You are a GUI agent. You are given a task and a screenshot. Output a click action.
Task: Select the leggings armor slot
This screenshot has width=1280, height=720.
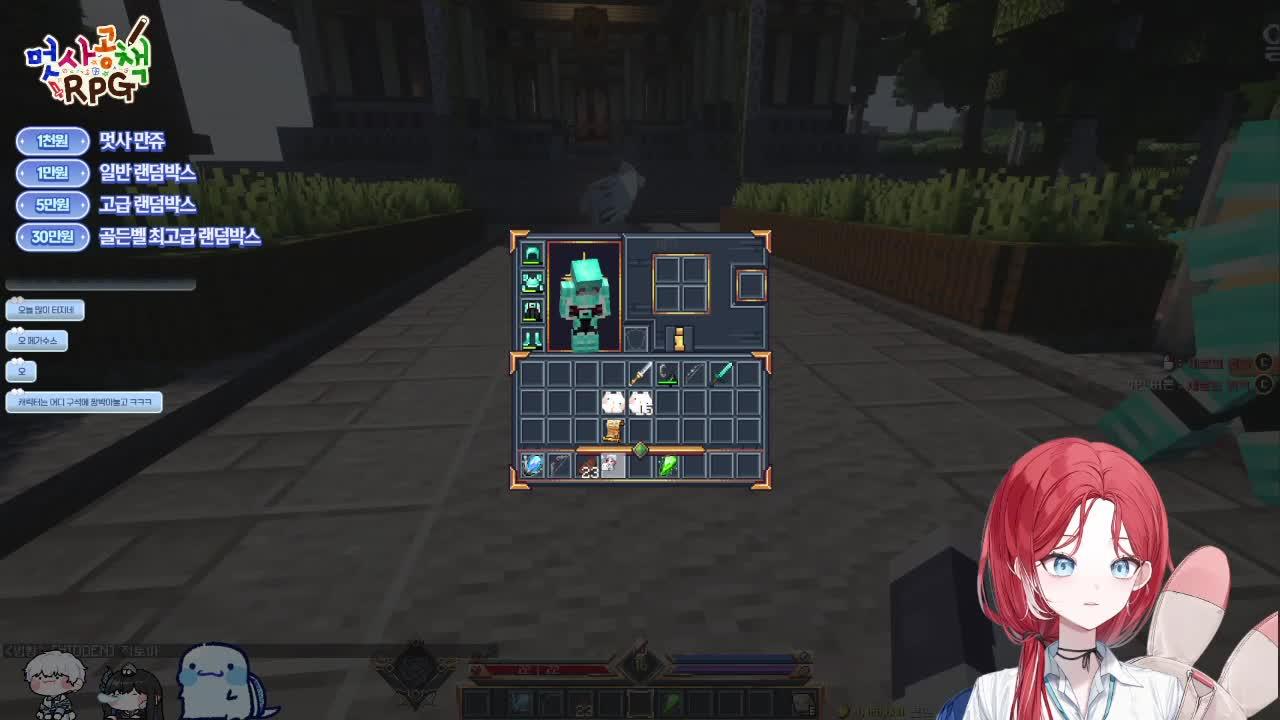coord(531,308)
